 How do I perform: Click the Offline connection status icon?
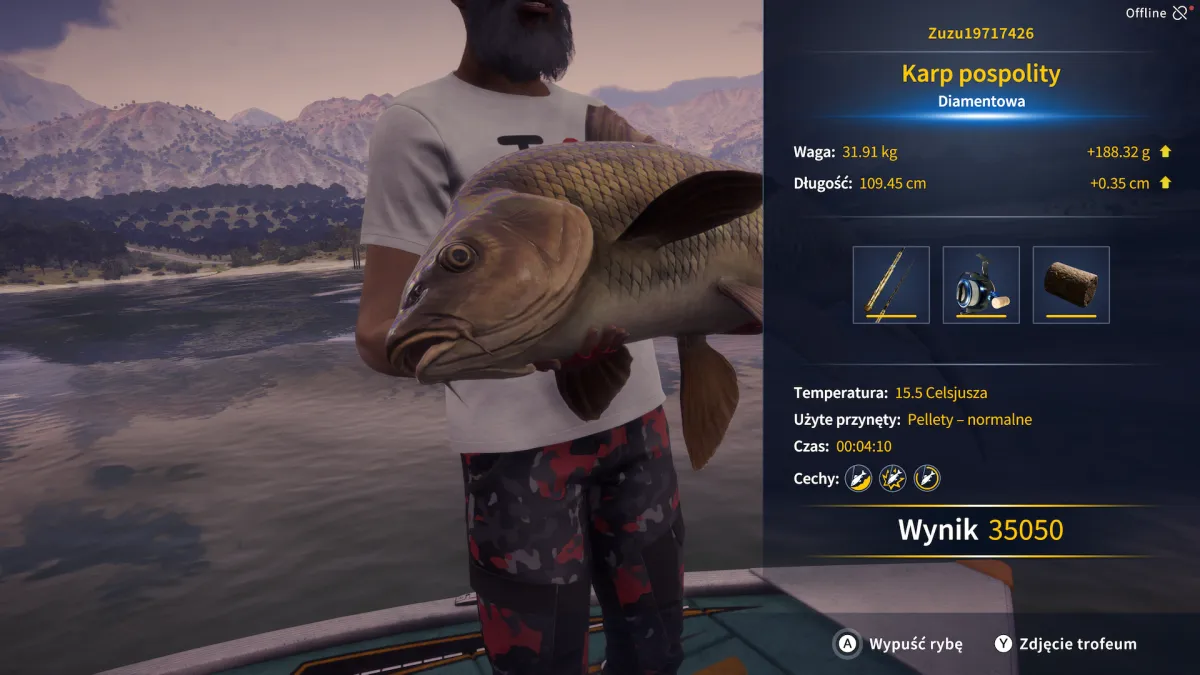(1182, 13)
